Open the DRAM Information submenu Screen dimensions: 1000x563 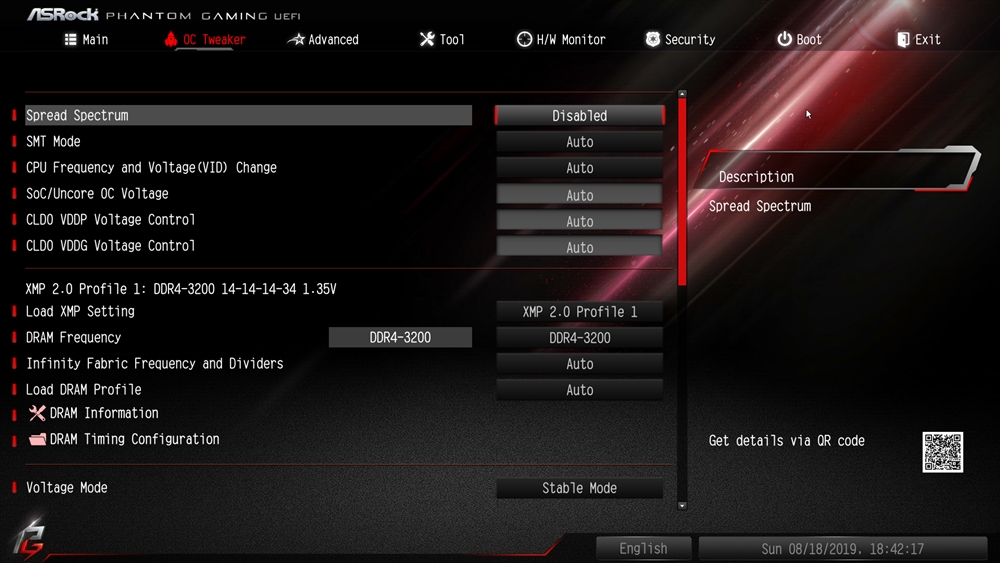(x=103, y=413)
